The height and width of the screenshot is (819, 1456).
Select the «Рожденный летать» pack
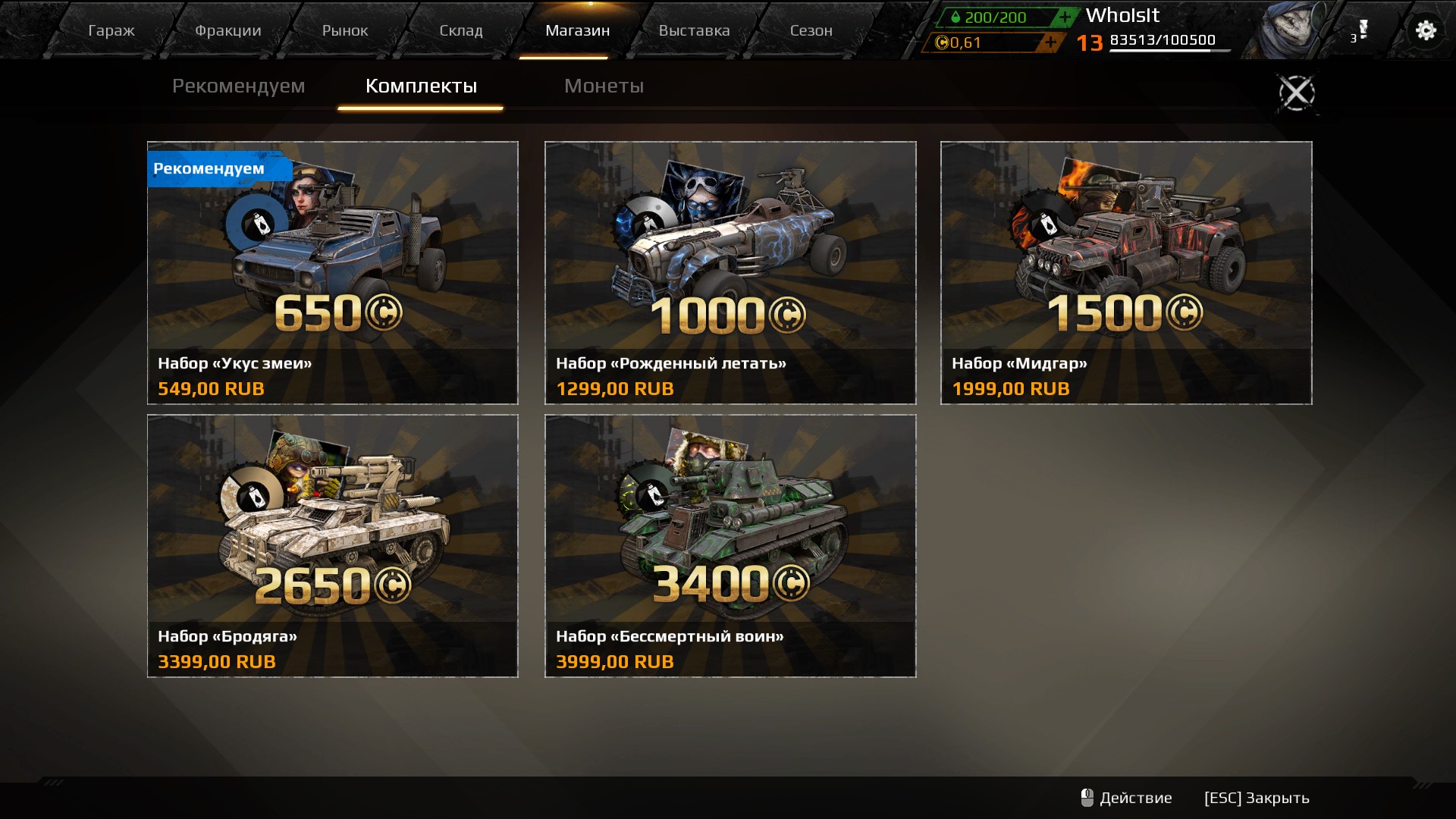tap(730, 272)
